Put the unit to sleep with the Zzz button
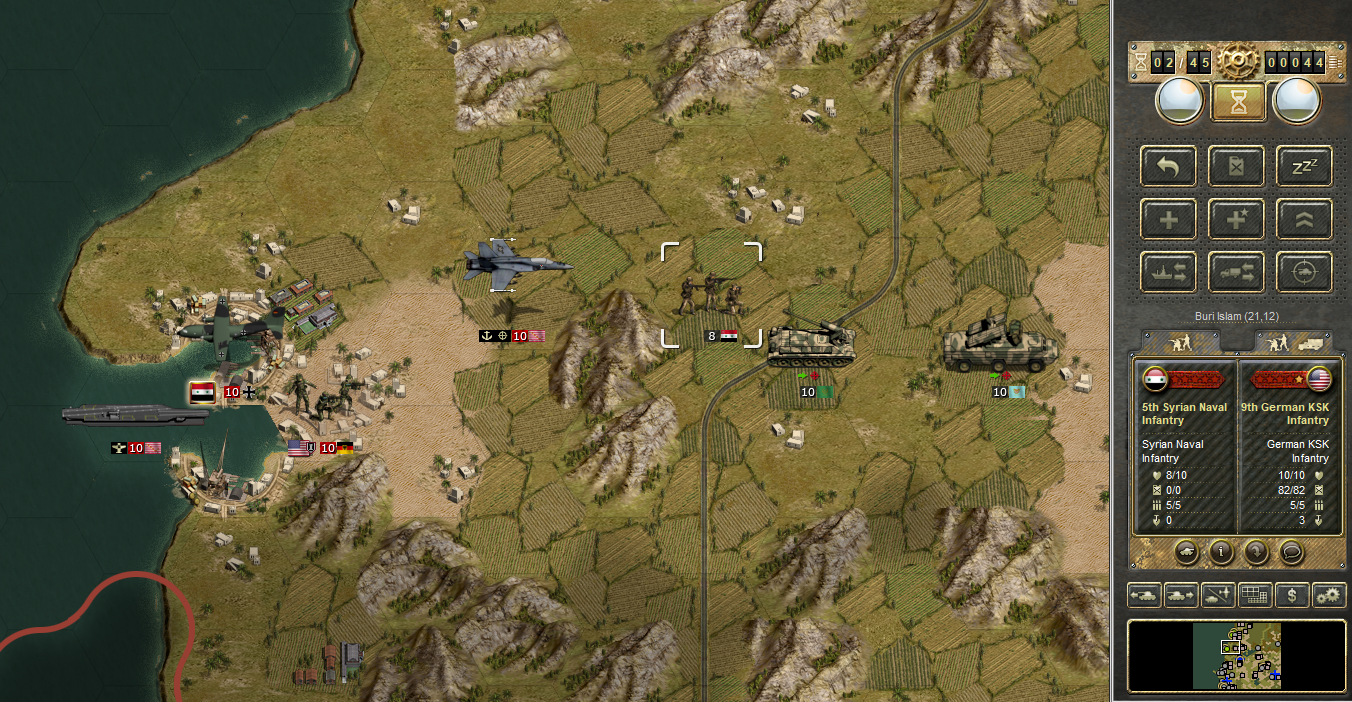This screenshot has width=1352, height=702. pyautogui.click(x=1304, y=166)
